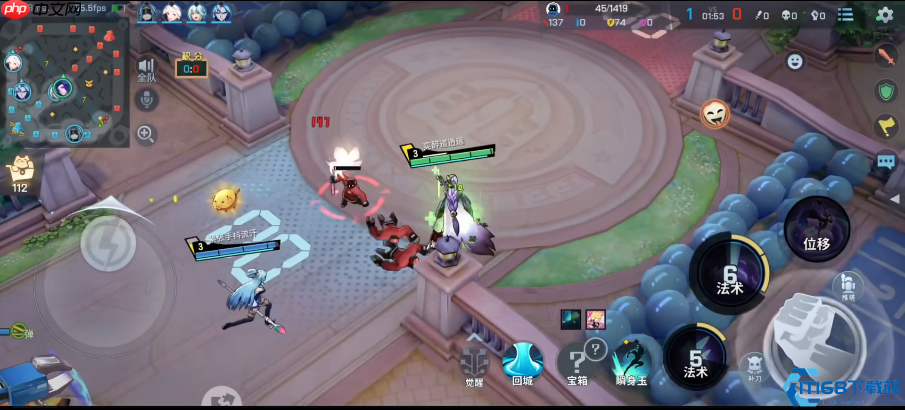Send the red sword attack signal
This screenshot has height=410, width=905.
[886, 55]
